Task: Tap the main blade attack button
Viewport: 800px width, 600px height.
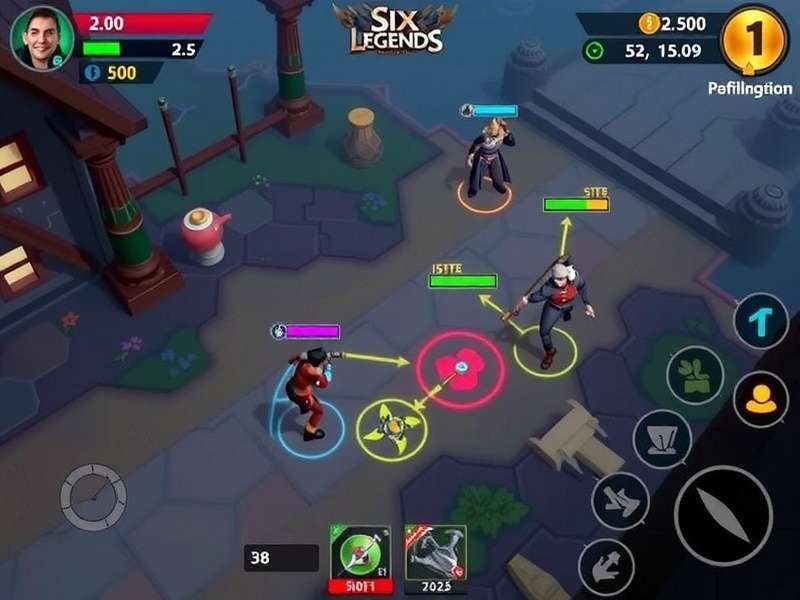Action: pos(722,515)
